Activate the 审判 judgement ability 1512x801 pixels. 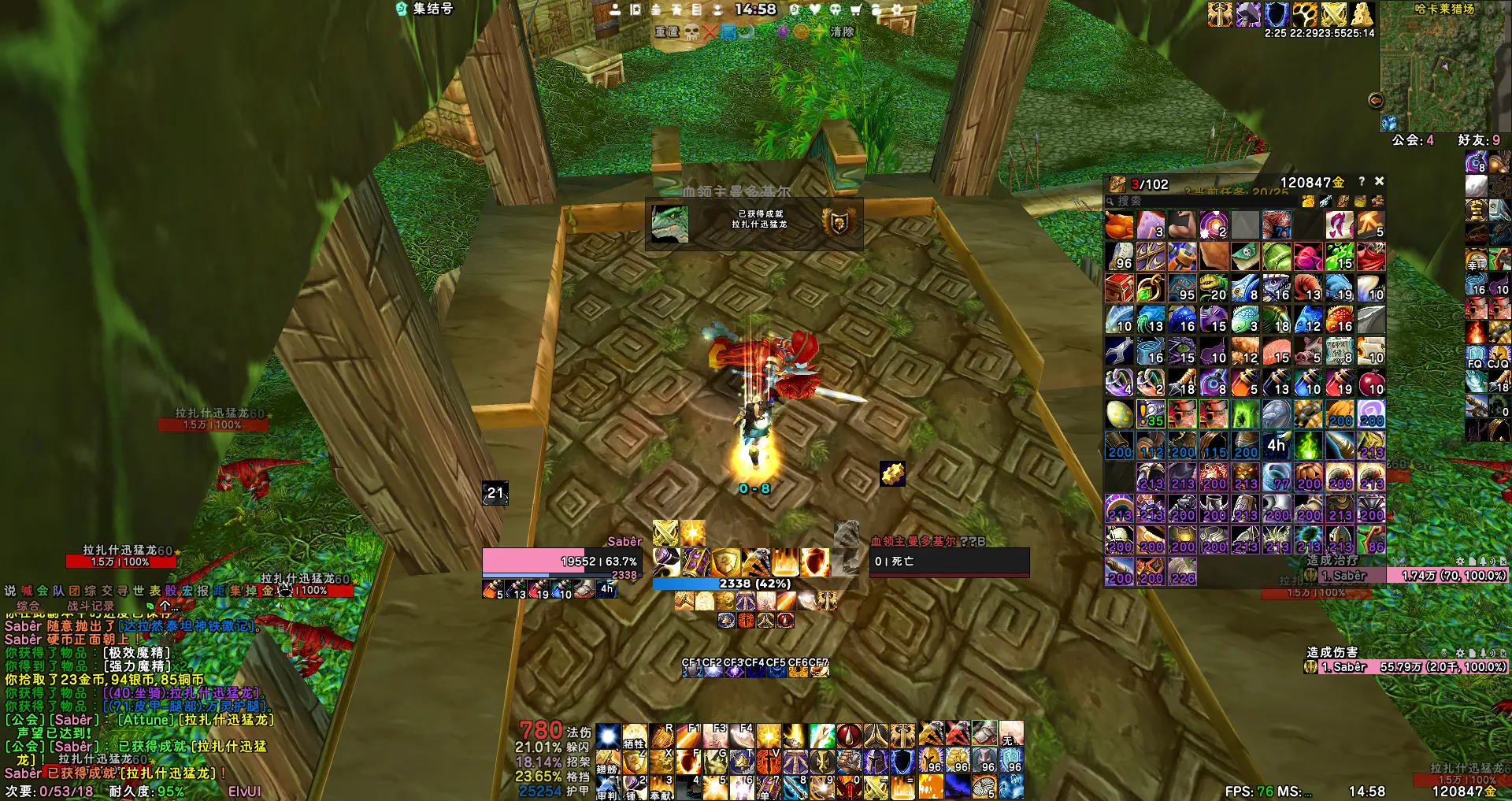(607, 787)
